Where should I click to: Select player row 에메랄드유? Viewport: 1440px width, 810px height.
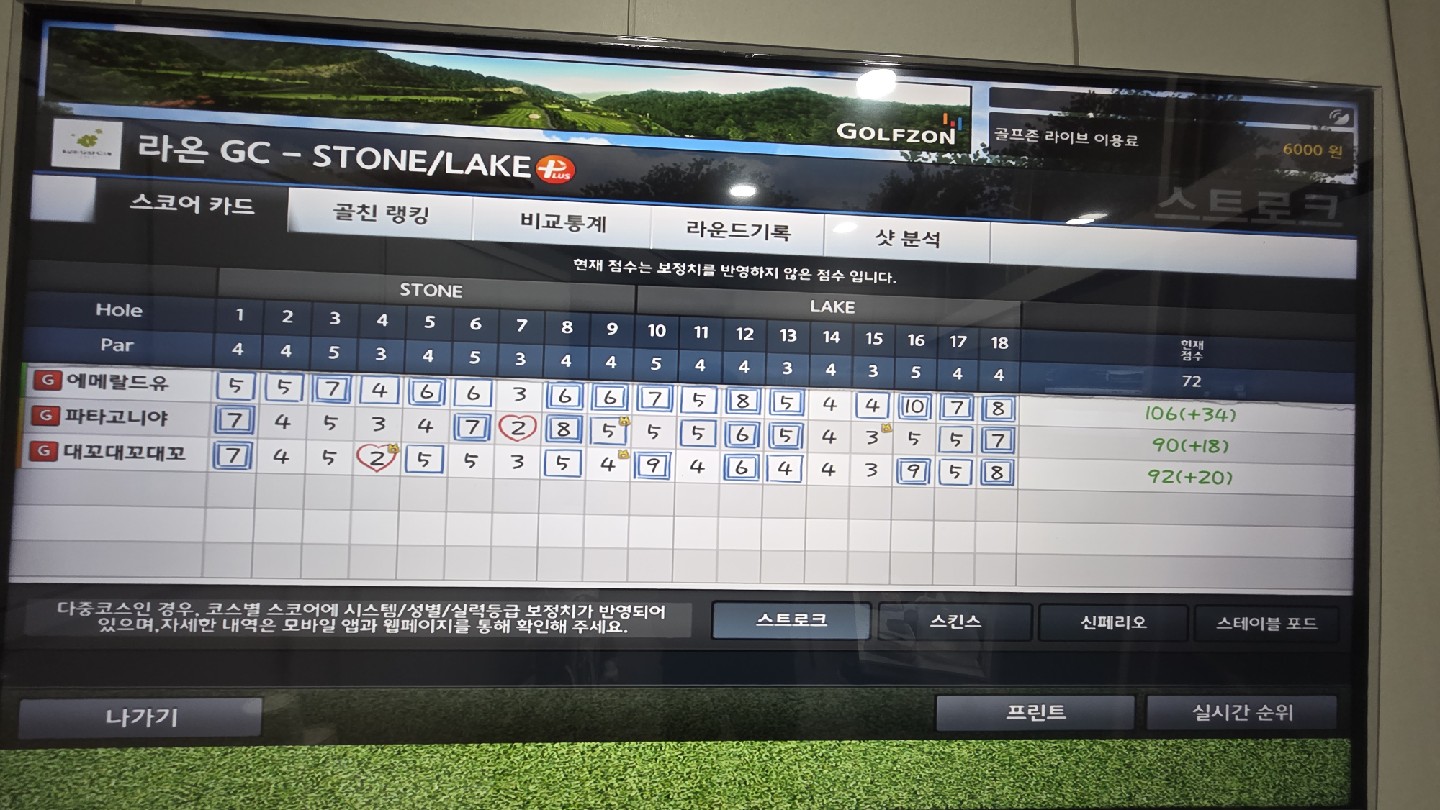pos(117,381)
